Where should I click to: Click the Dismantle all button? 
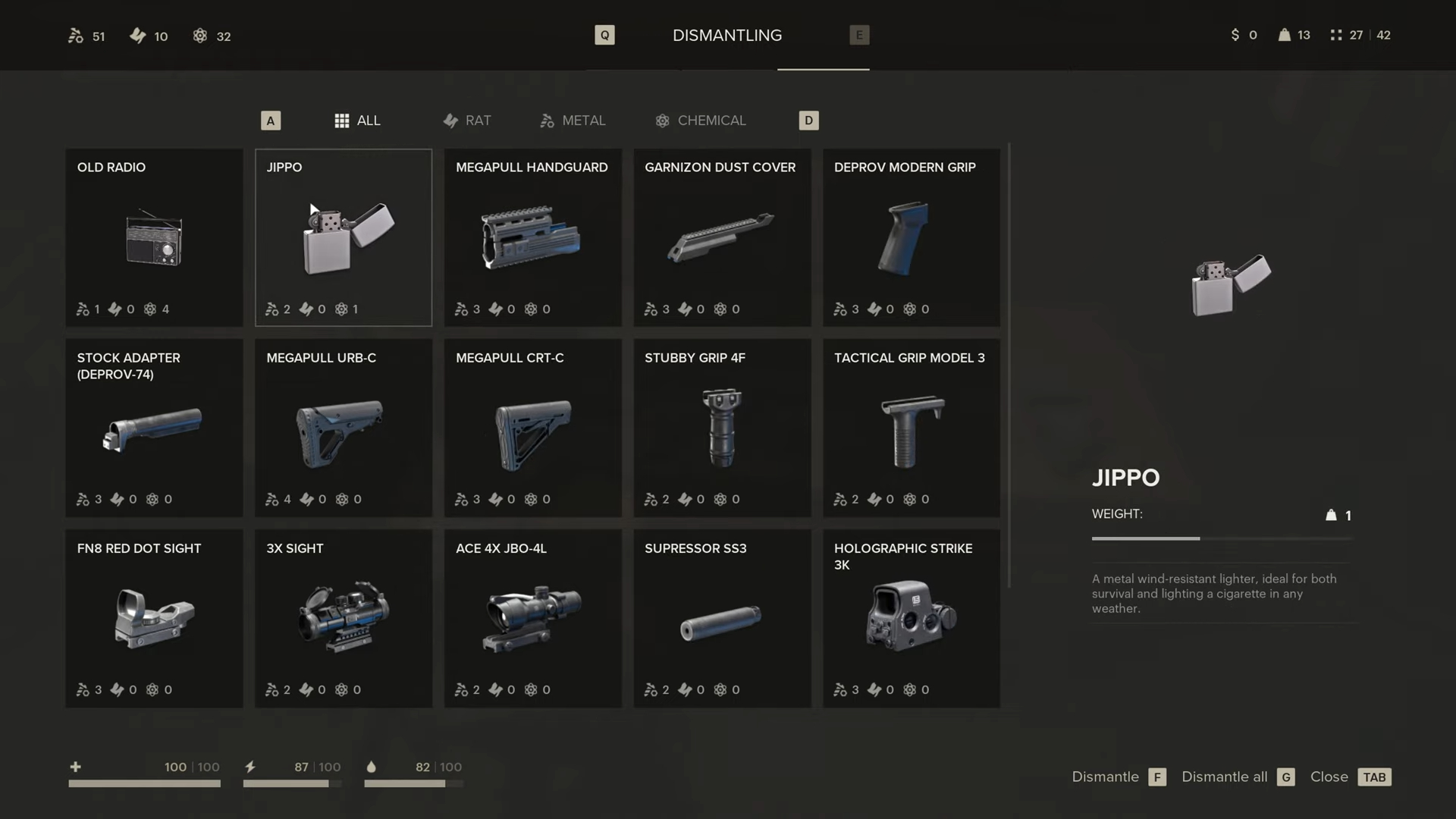(1238, 777)
